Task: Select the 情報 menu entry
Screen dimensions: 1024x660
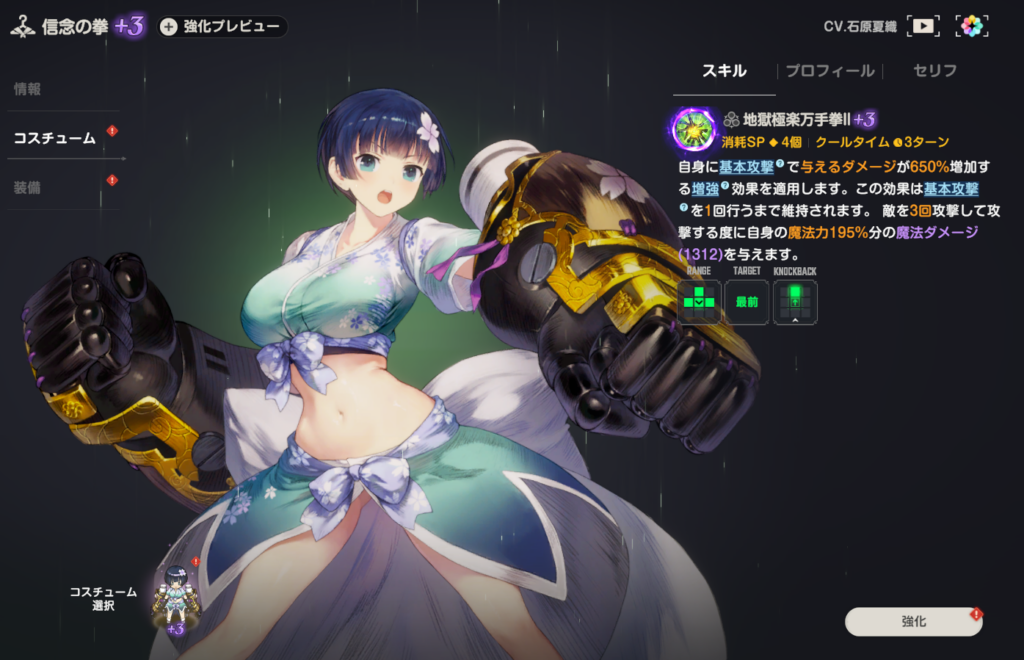Action: (x=27, y=89)
